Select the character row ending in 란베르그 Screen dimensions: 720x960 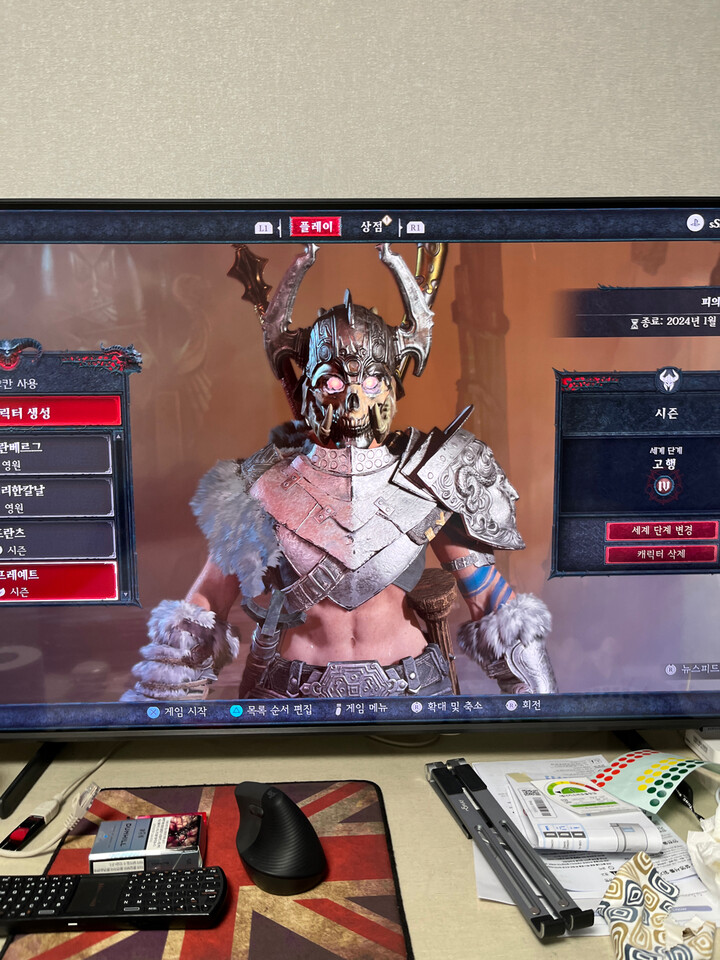coord(55,454)
